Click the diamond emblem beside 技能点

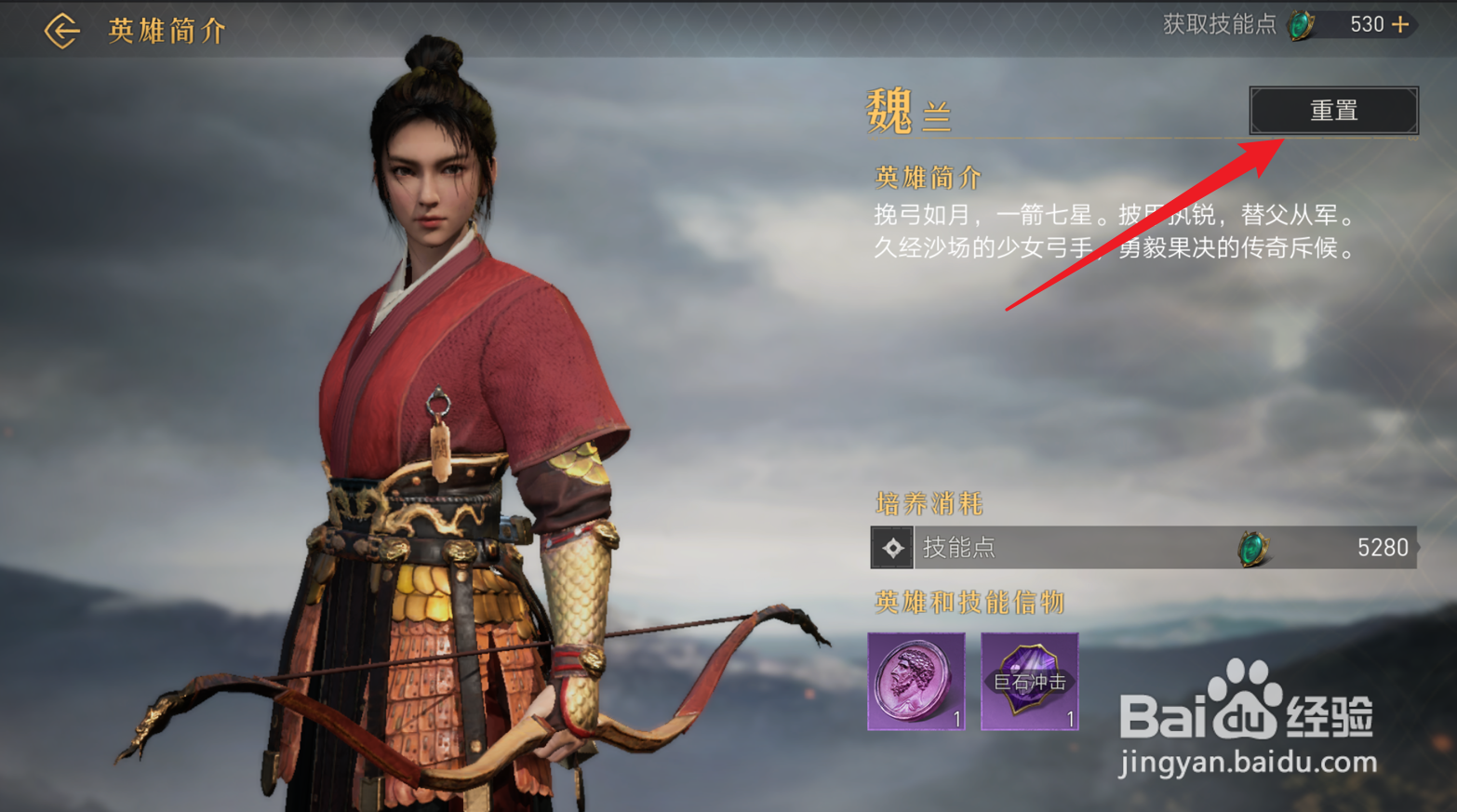(x=892, y=548)
